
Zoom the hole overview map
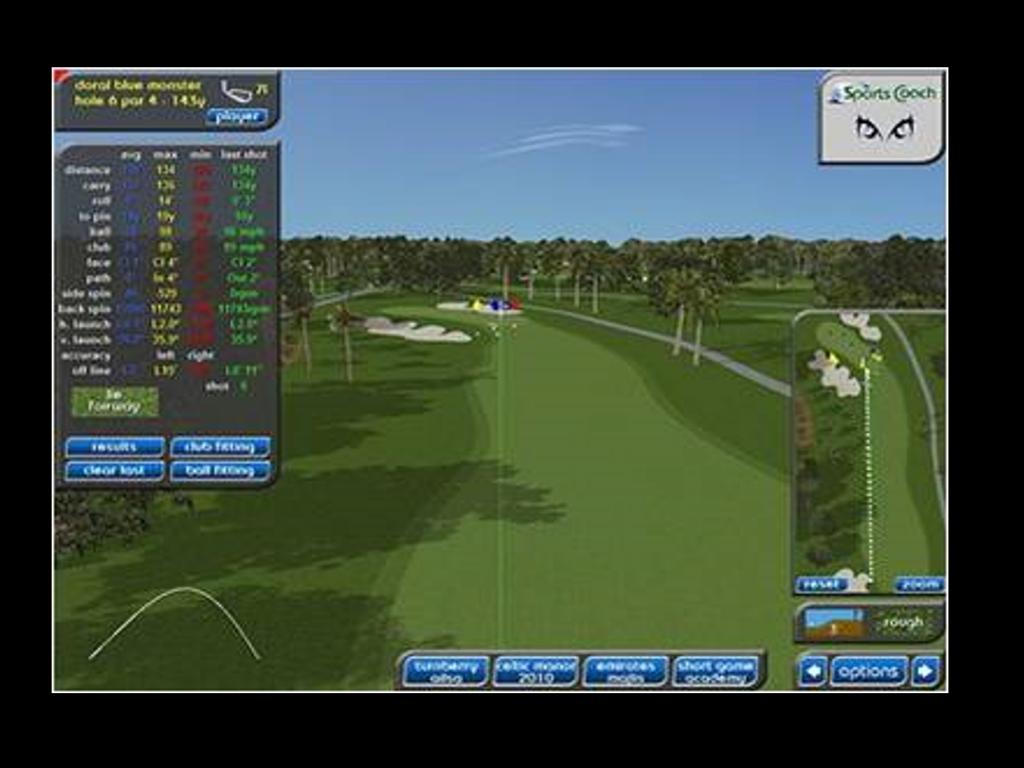[918, 585]
